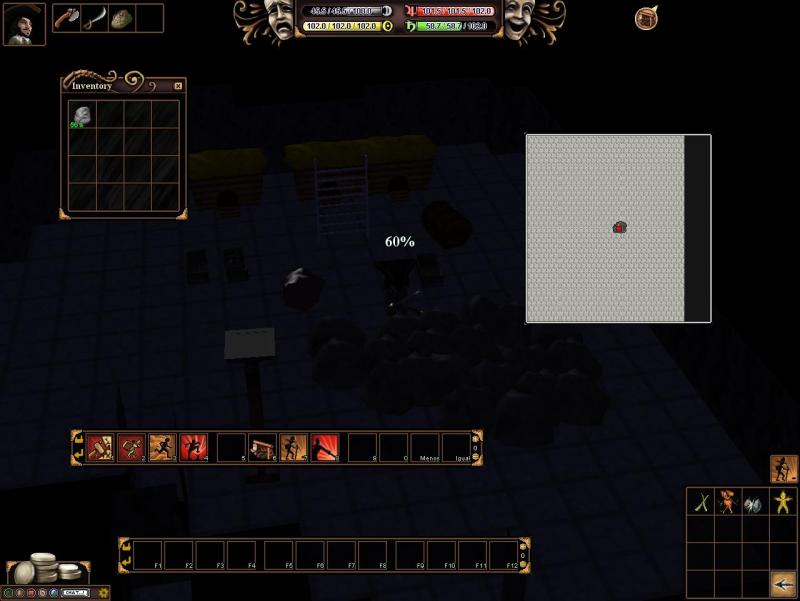The image size is (800, 601).
Task: Open the settings gear beside the chat button
Action: (104, 592)
